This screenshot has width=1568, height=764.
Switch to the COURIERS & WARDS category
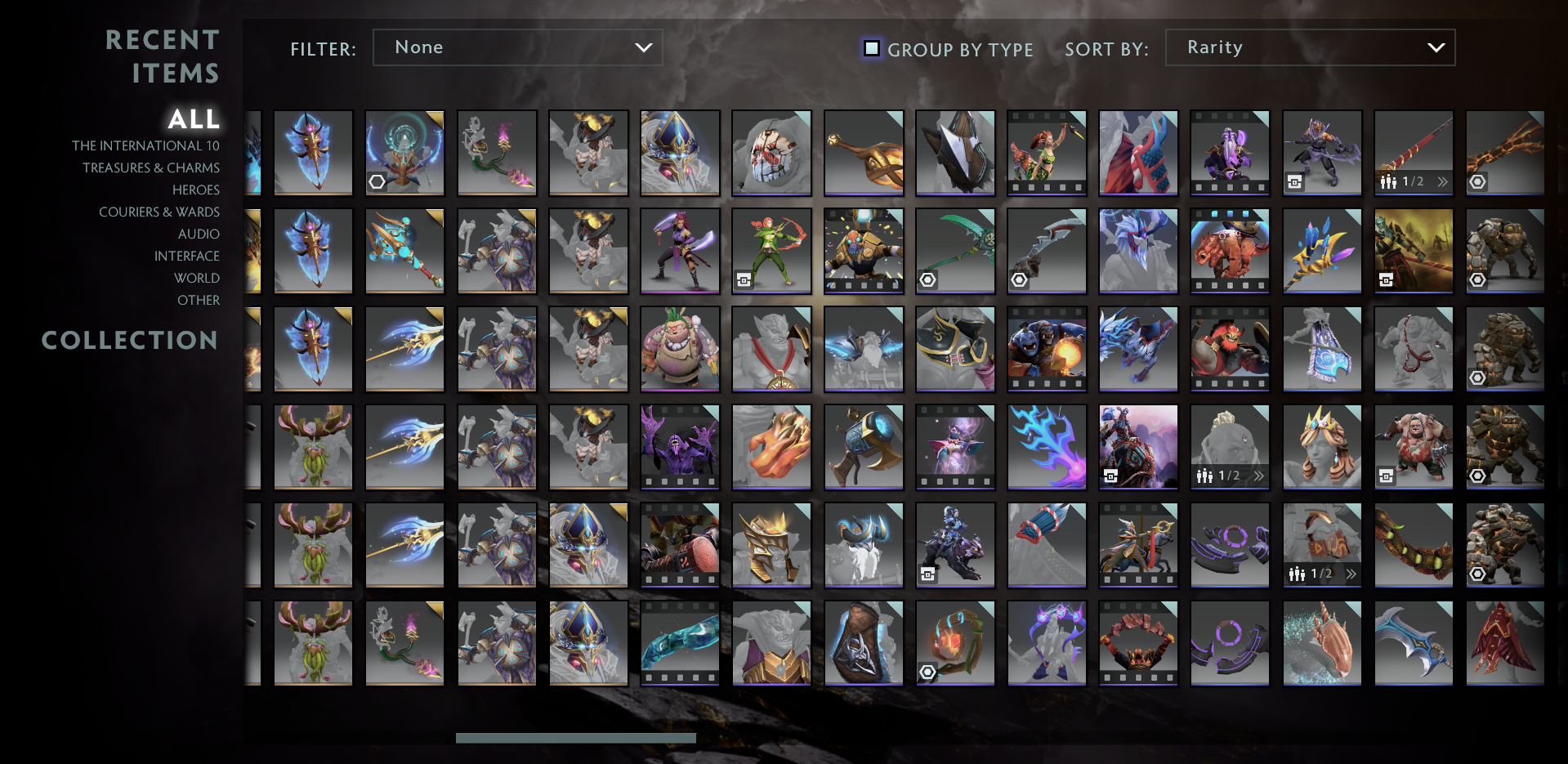(x=159, y=212)
